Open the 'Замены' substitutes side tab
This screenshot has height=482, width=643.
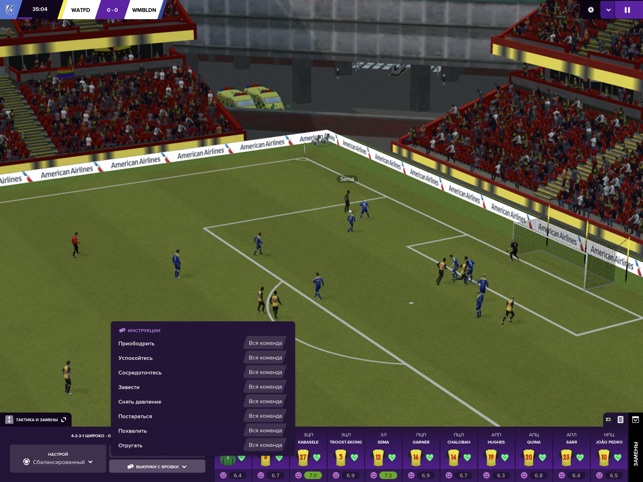[635, 454]
